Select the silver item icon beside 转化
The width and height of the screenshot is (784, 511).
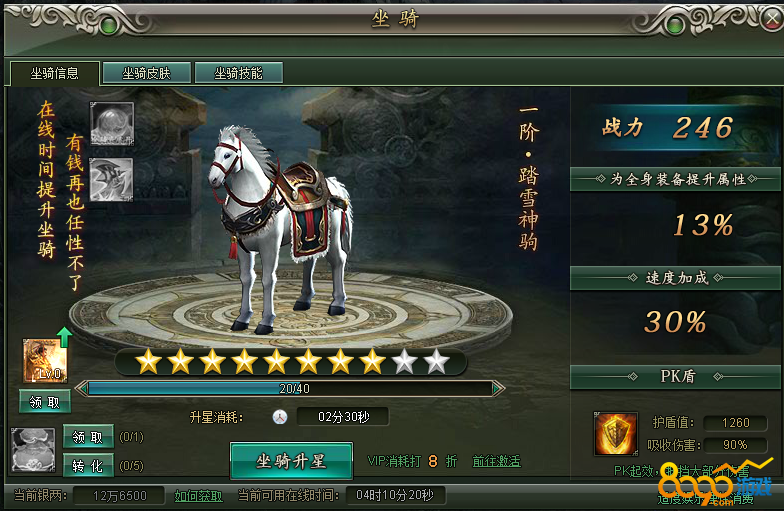point(31,450)
